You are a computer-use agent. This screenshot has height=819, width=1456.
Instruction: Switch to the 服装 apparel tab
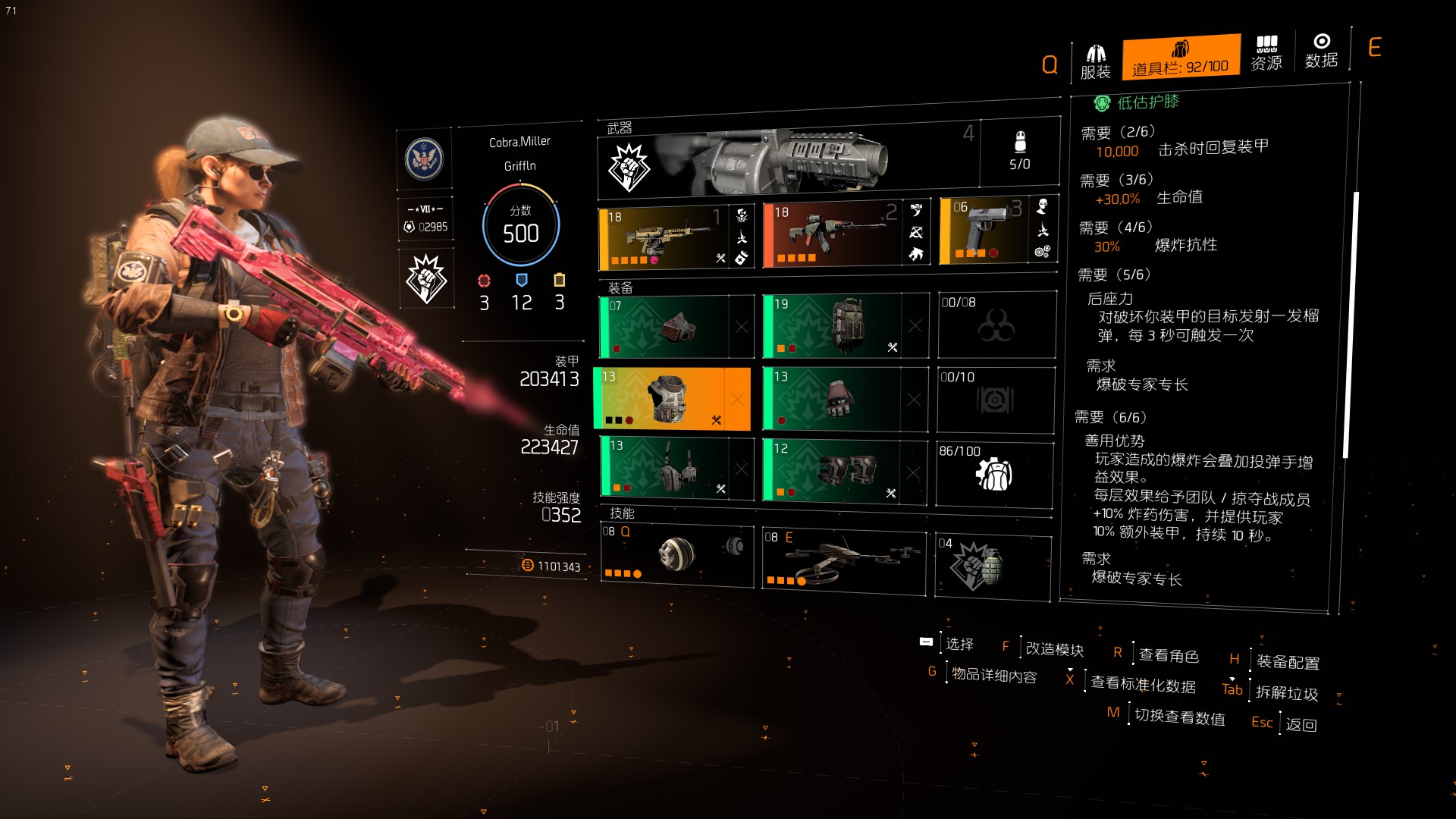click(1095, 61)
